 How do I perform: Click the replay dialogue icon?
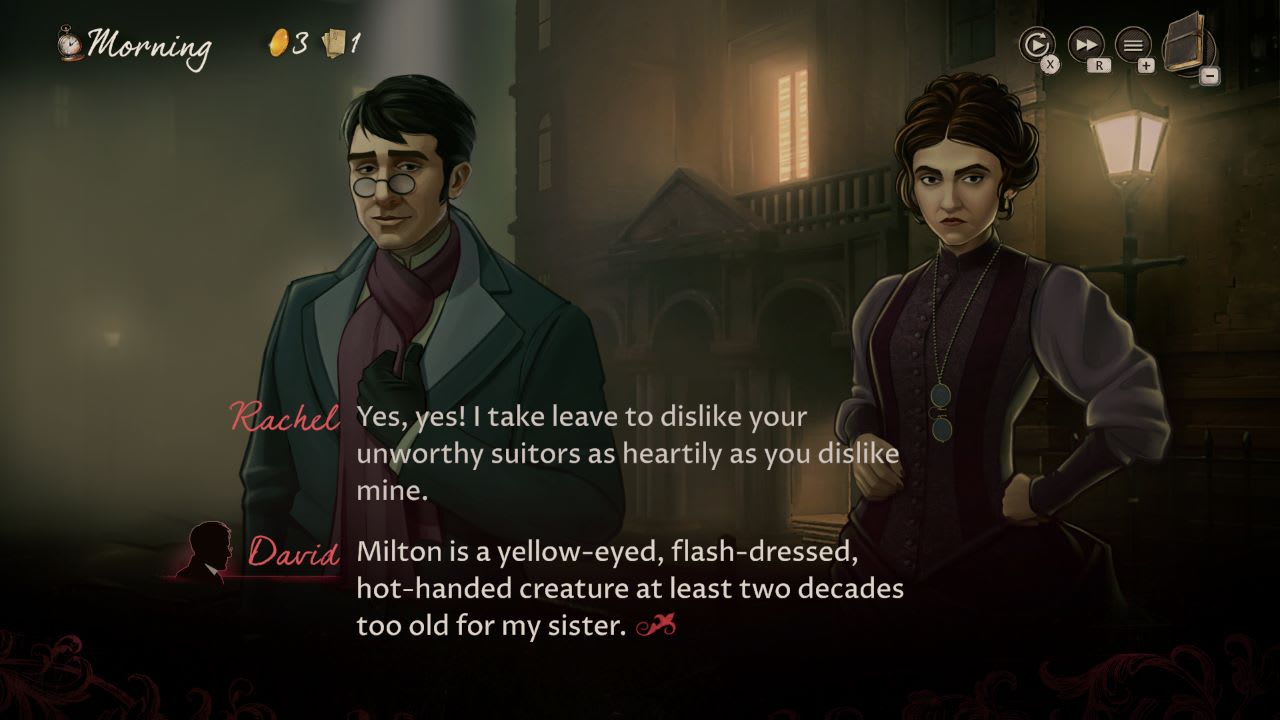[1038, 45]
